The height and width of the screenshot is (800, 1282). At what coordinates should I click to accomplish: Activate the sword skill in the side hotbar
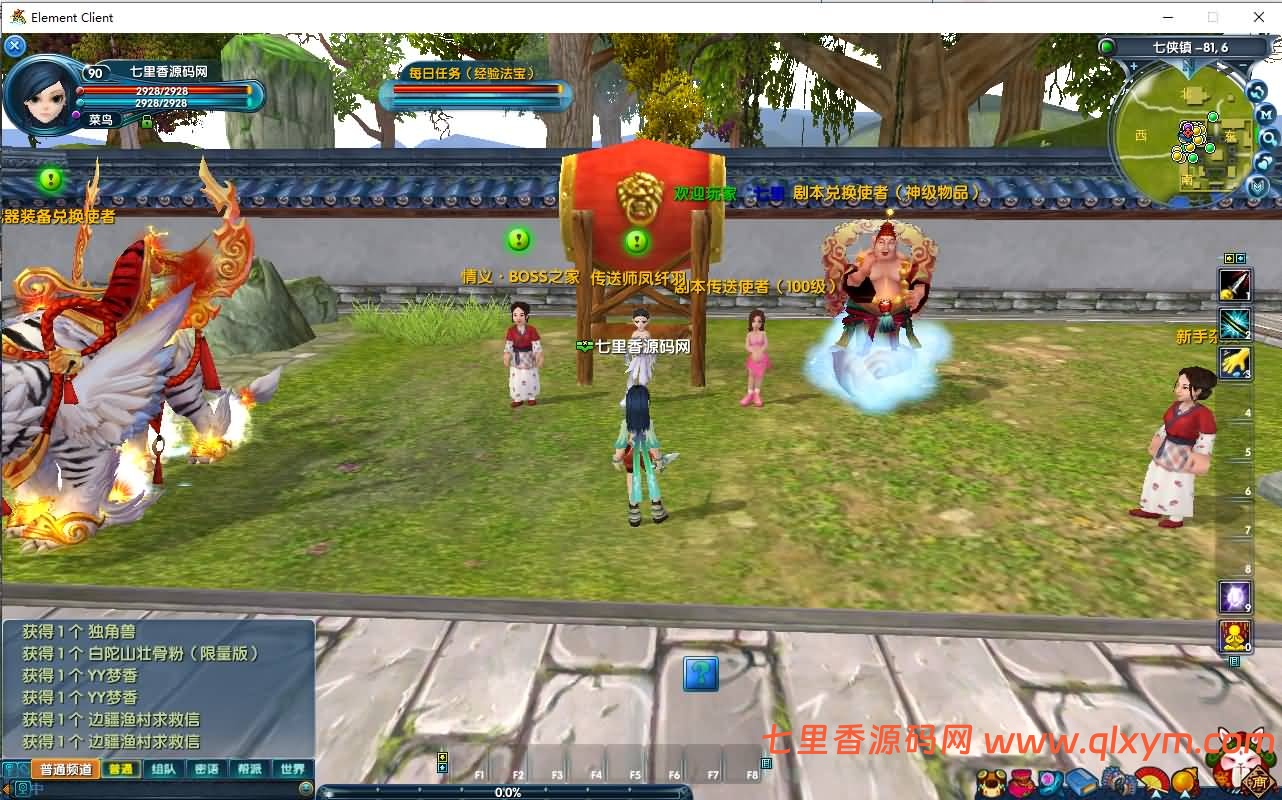(1235, 285)
